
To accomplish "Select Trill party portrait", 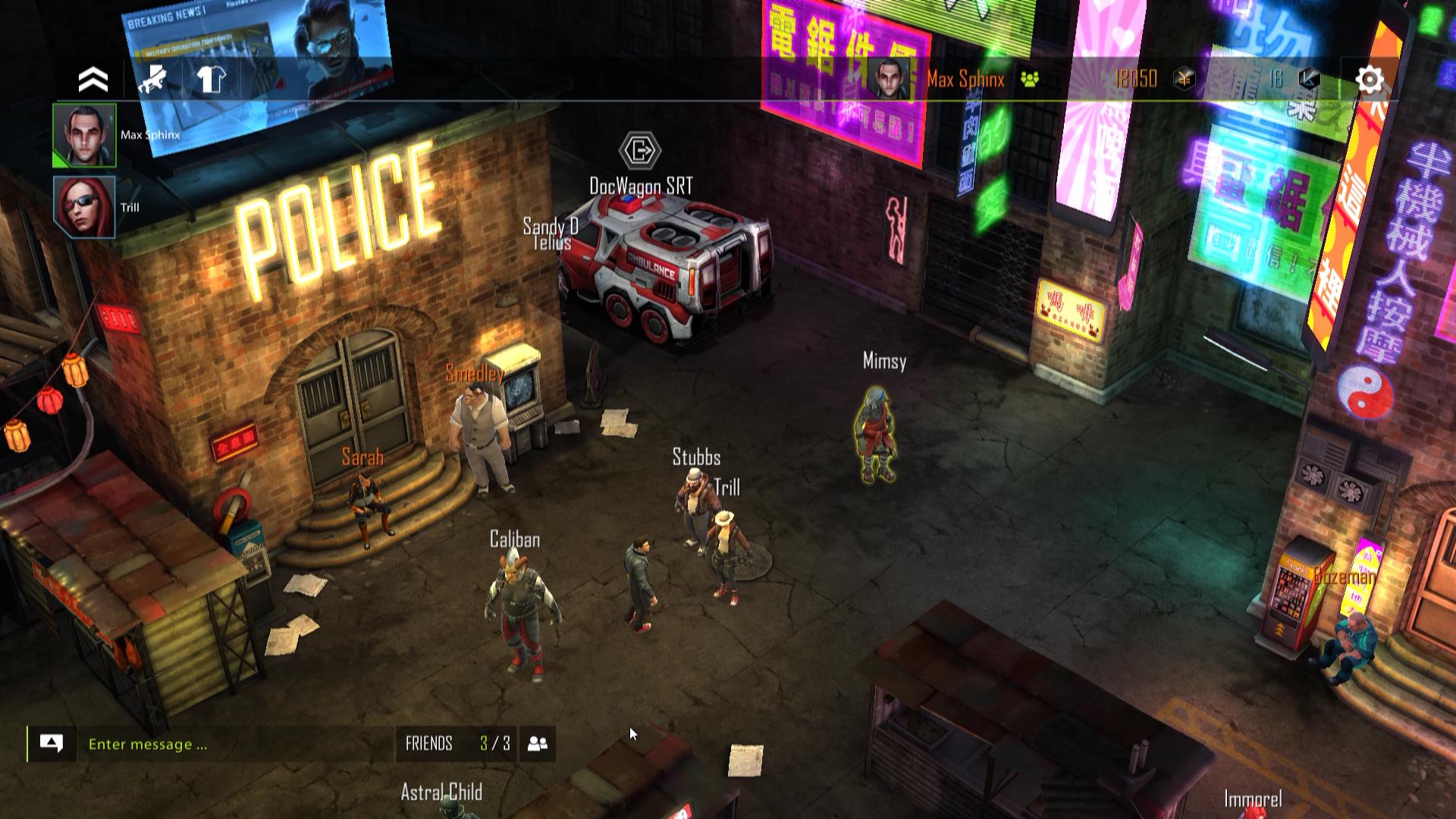I will 84,207.
